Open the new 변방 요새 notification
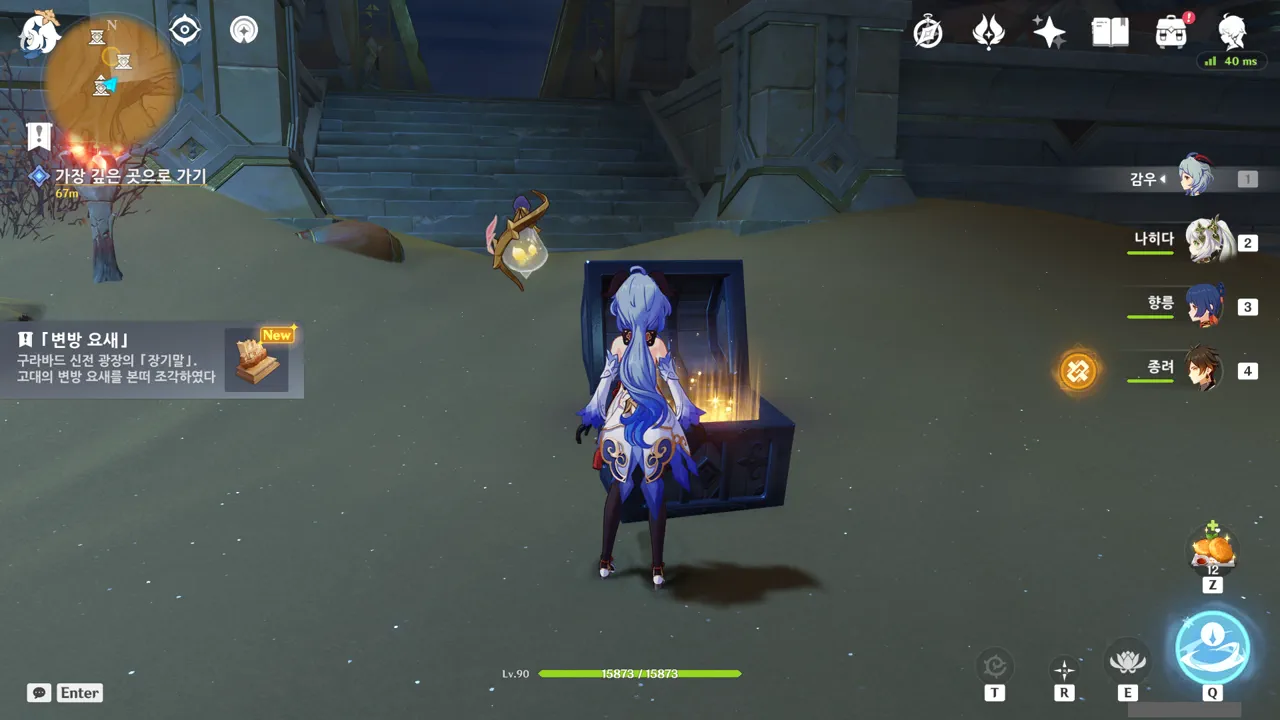 click(x=152, y=360)
